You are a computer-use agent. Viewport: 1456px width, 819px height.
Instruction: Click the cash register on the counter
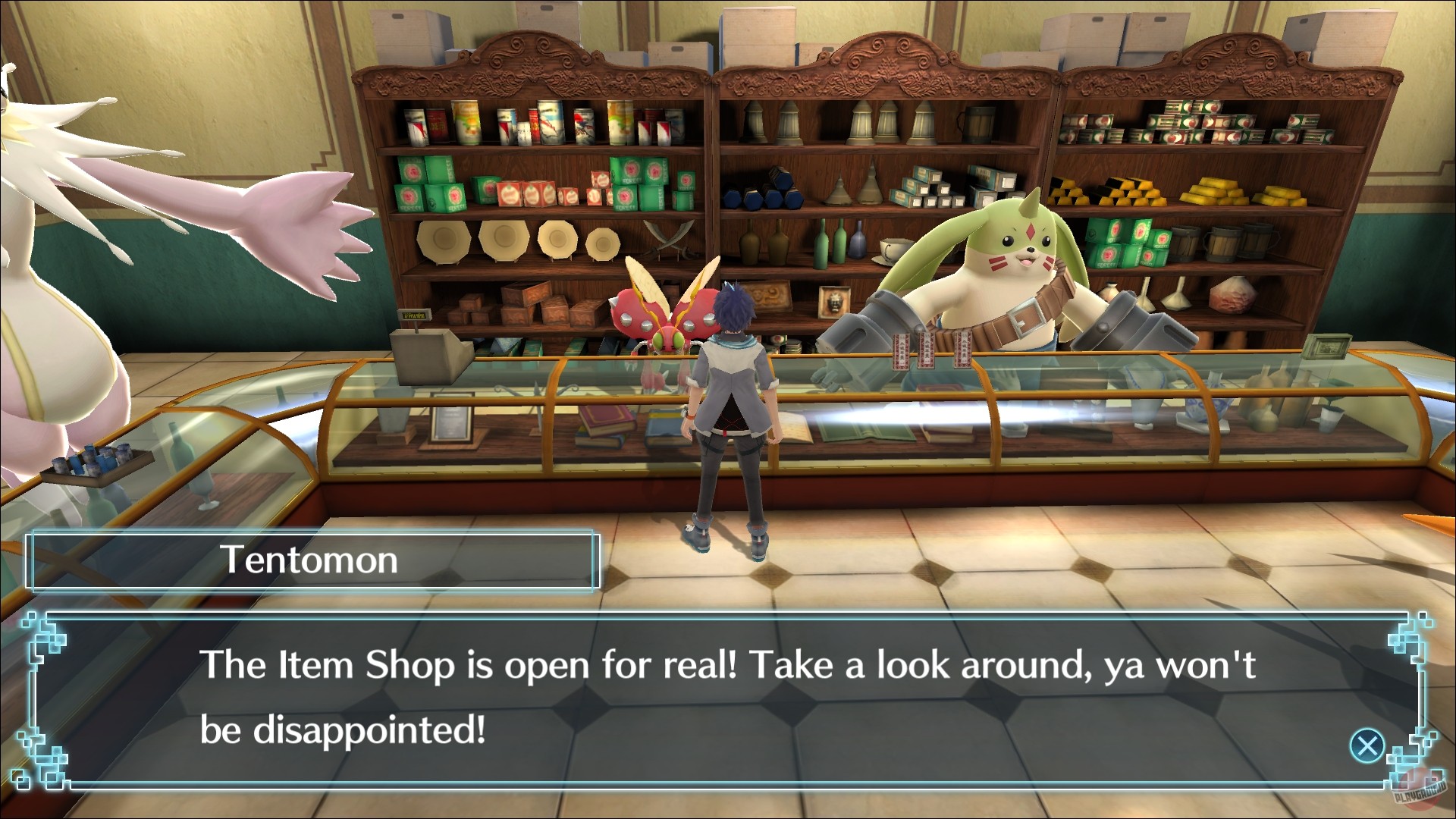point(430,356)
